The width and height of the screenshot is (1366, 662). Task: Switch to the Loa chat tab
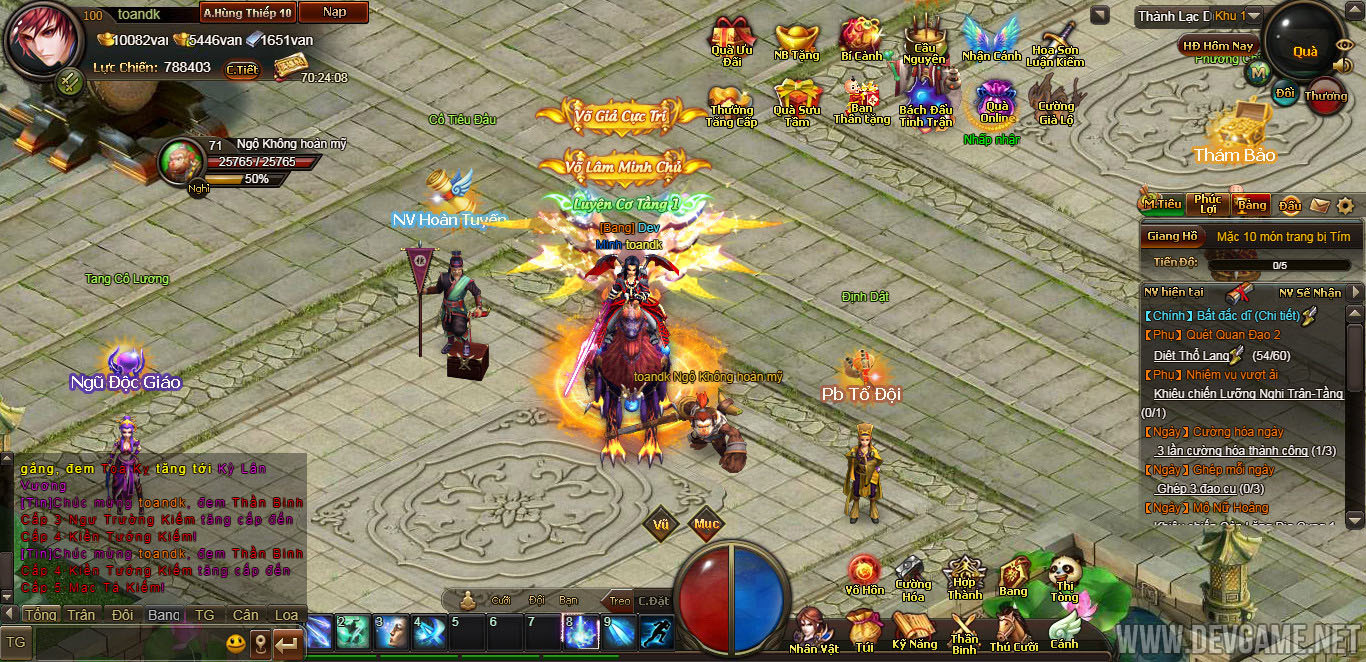pos(287,614)
